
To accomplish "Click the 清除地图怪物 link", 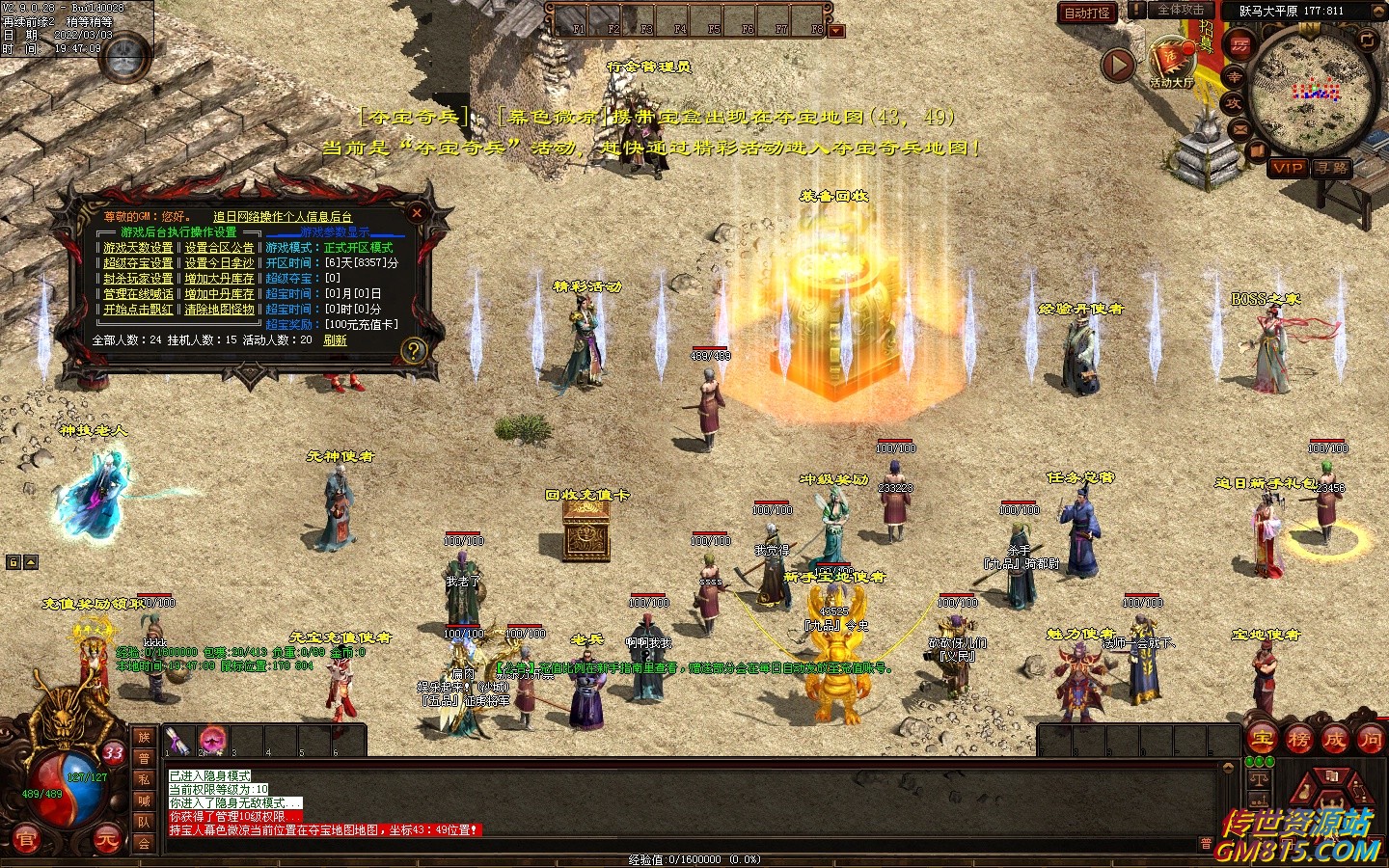I will [x=219, y=310].
